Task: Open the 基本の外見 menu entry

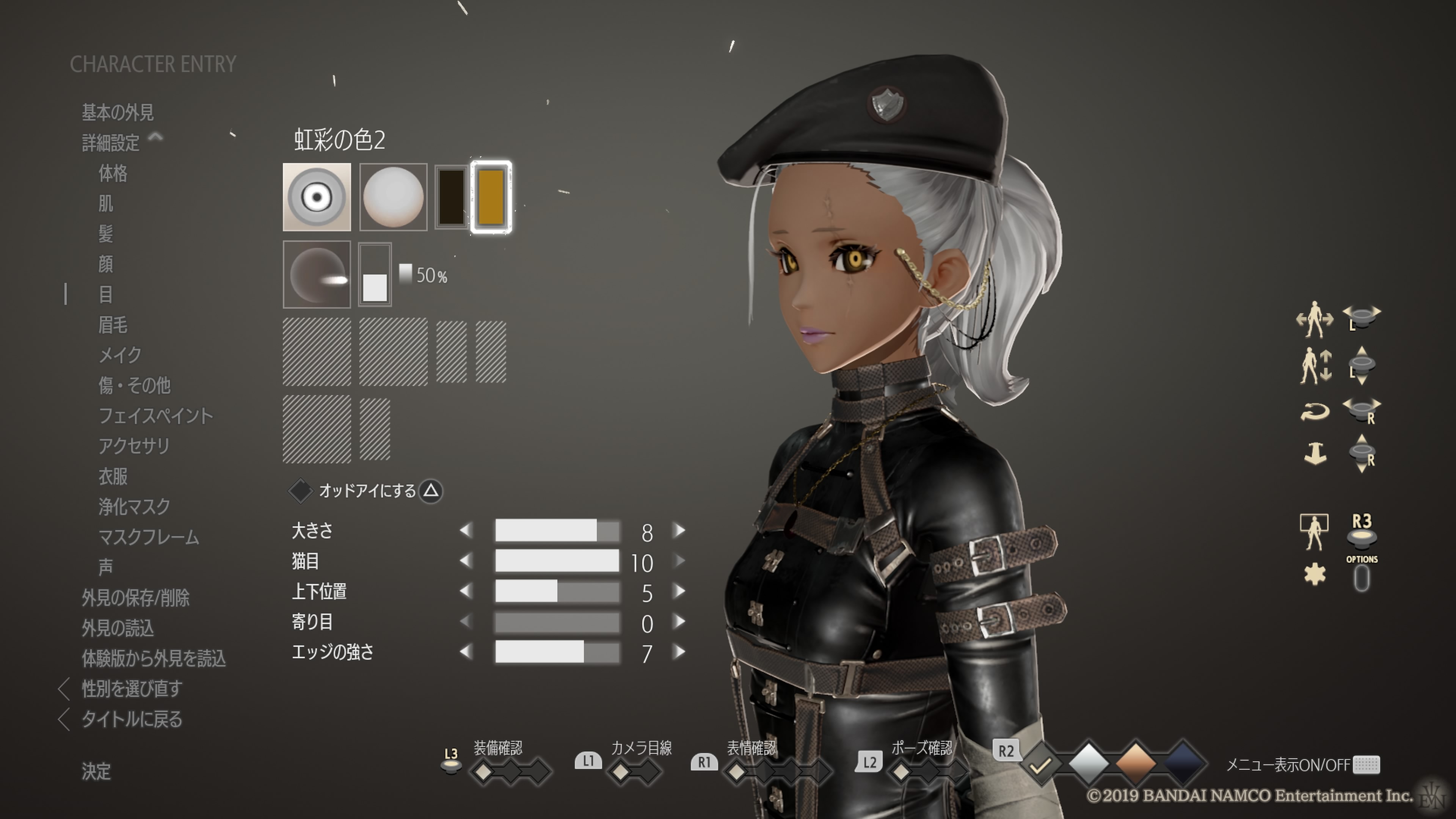Action: 118,113
